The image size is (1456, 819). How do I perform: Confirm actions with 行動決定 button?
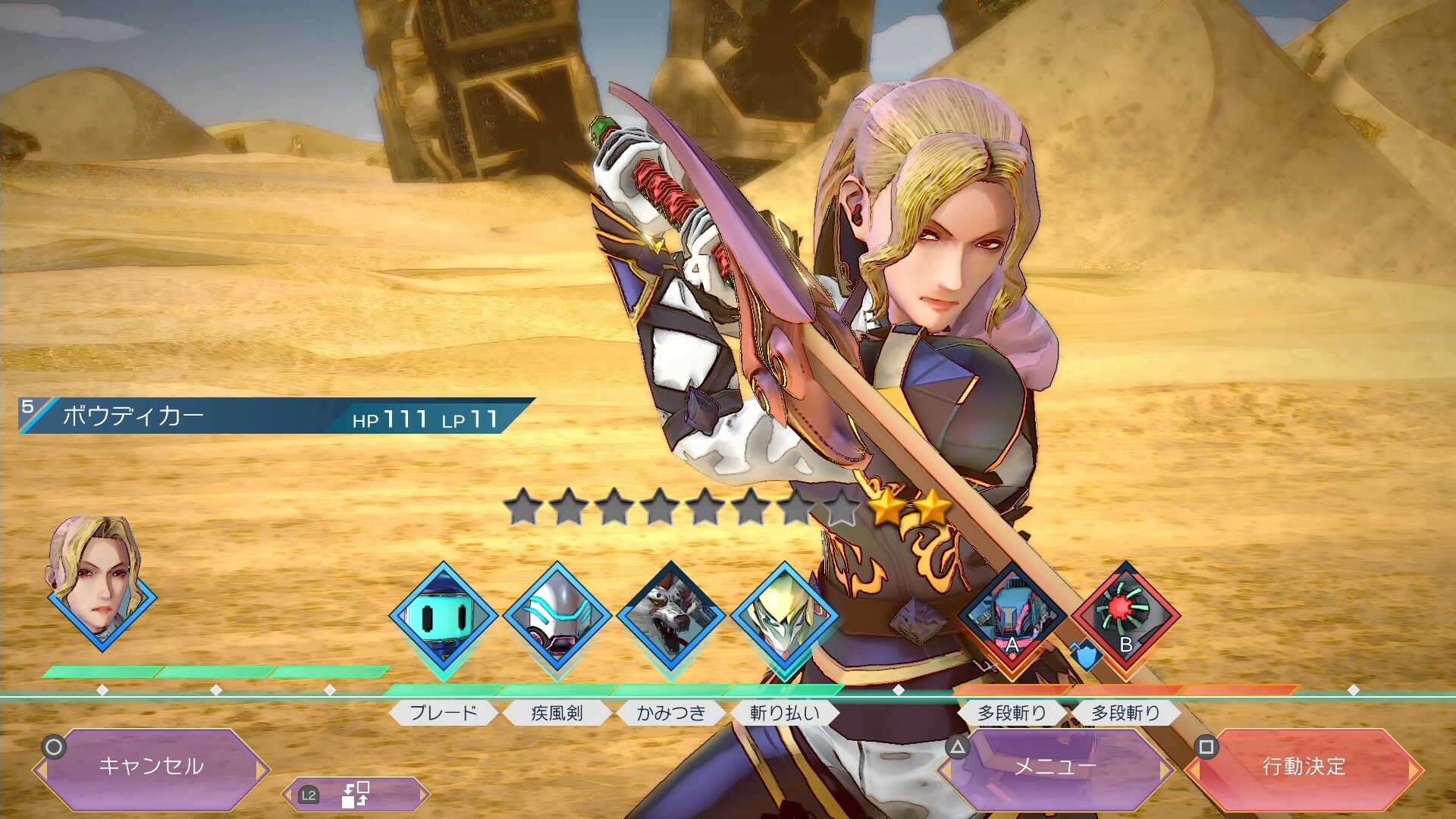pos(1304,767)
